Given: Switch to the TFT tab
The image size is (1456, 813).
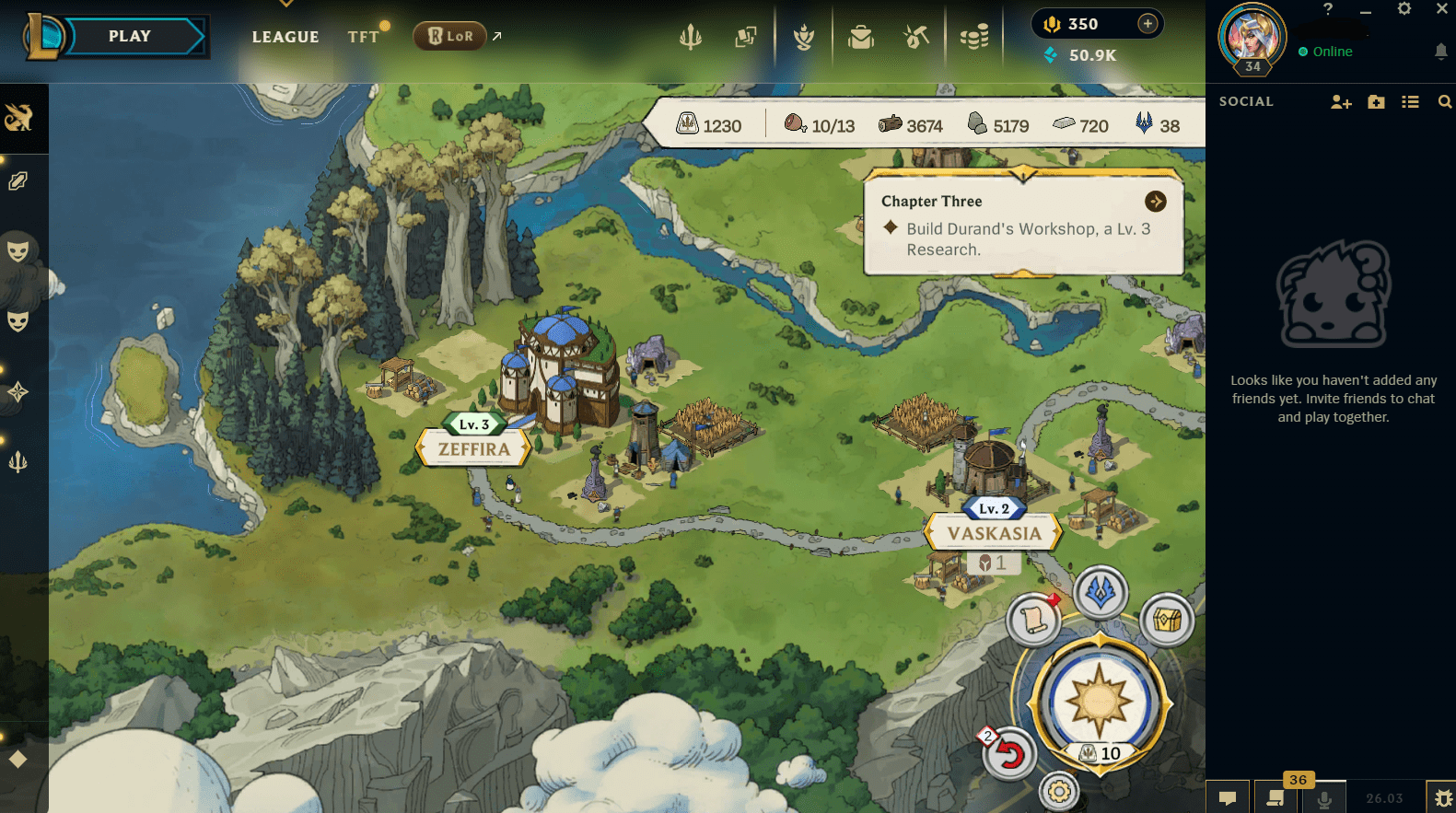Looking at the screenshot, I should (364, 37).
